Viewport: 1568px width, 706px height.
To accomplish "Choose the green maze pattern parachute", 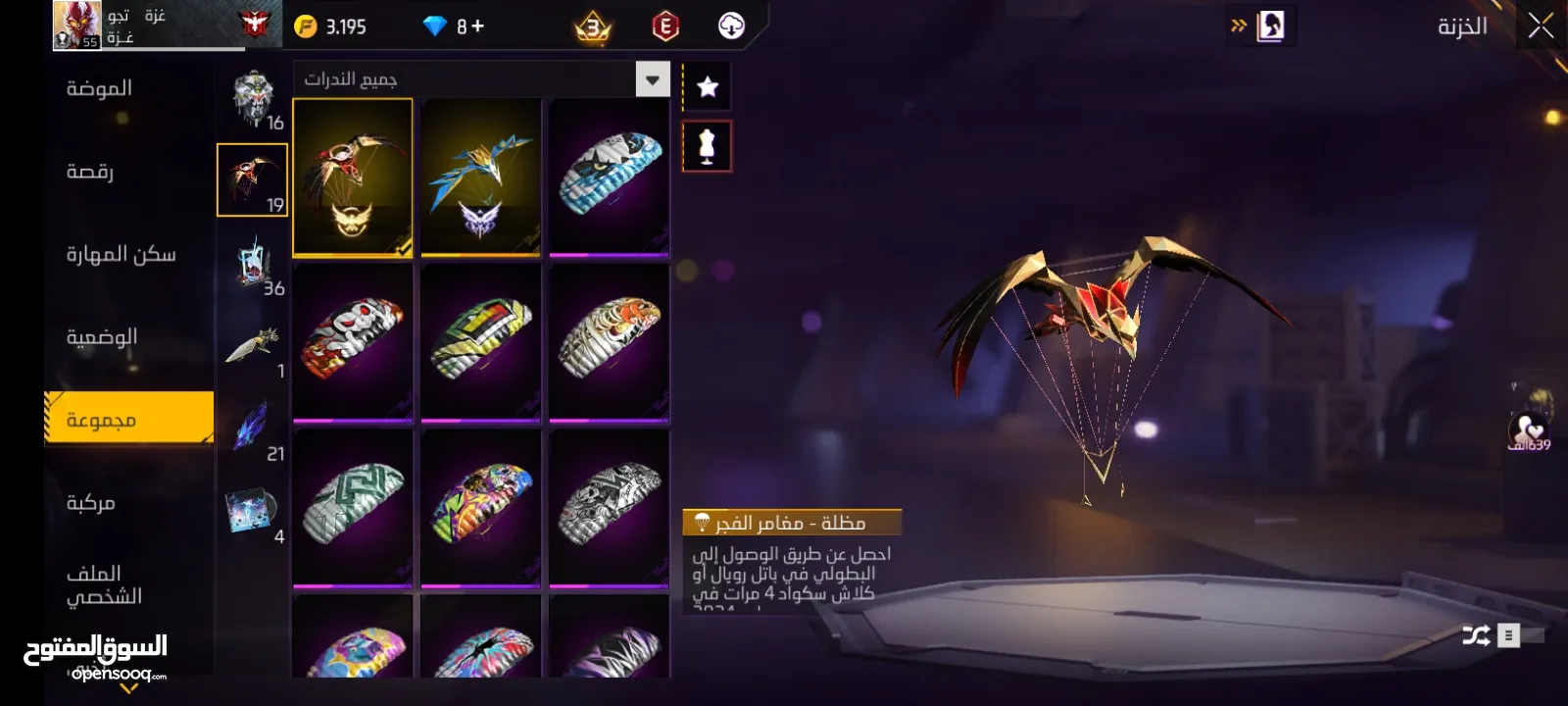I will [353, 508].
